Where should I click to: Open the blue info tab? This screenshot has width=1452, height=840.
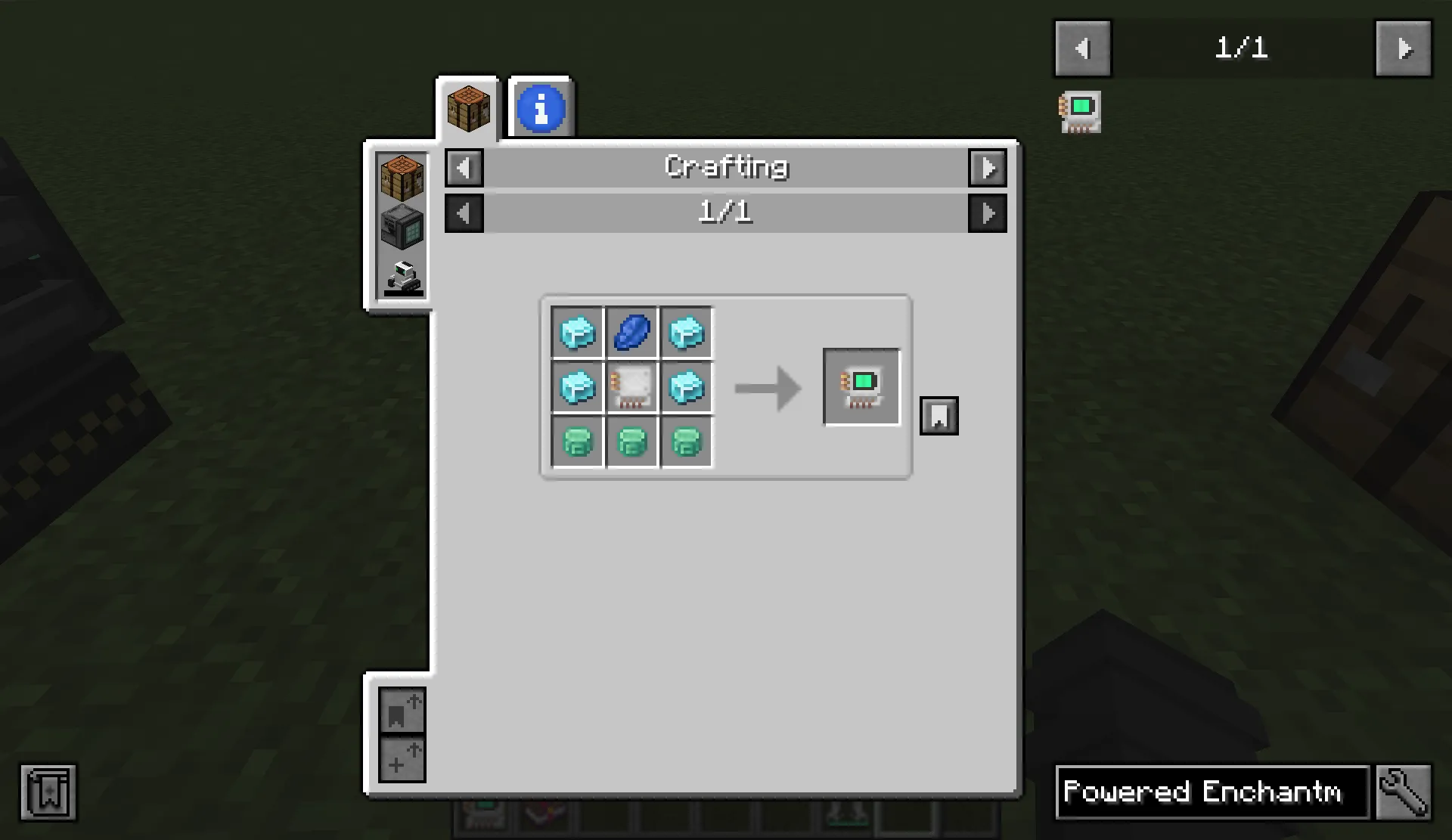pos(540,108)
